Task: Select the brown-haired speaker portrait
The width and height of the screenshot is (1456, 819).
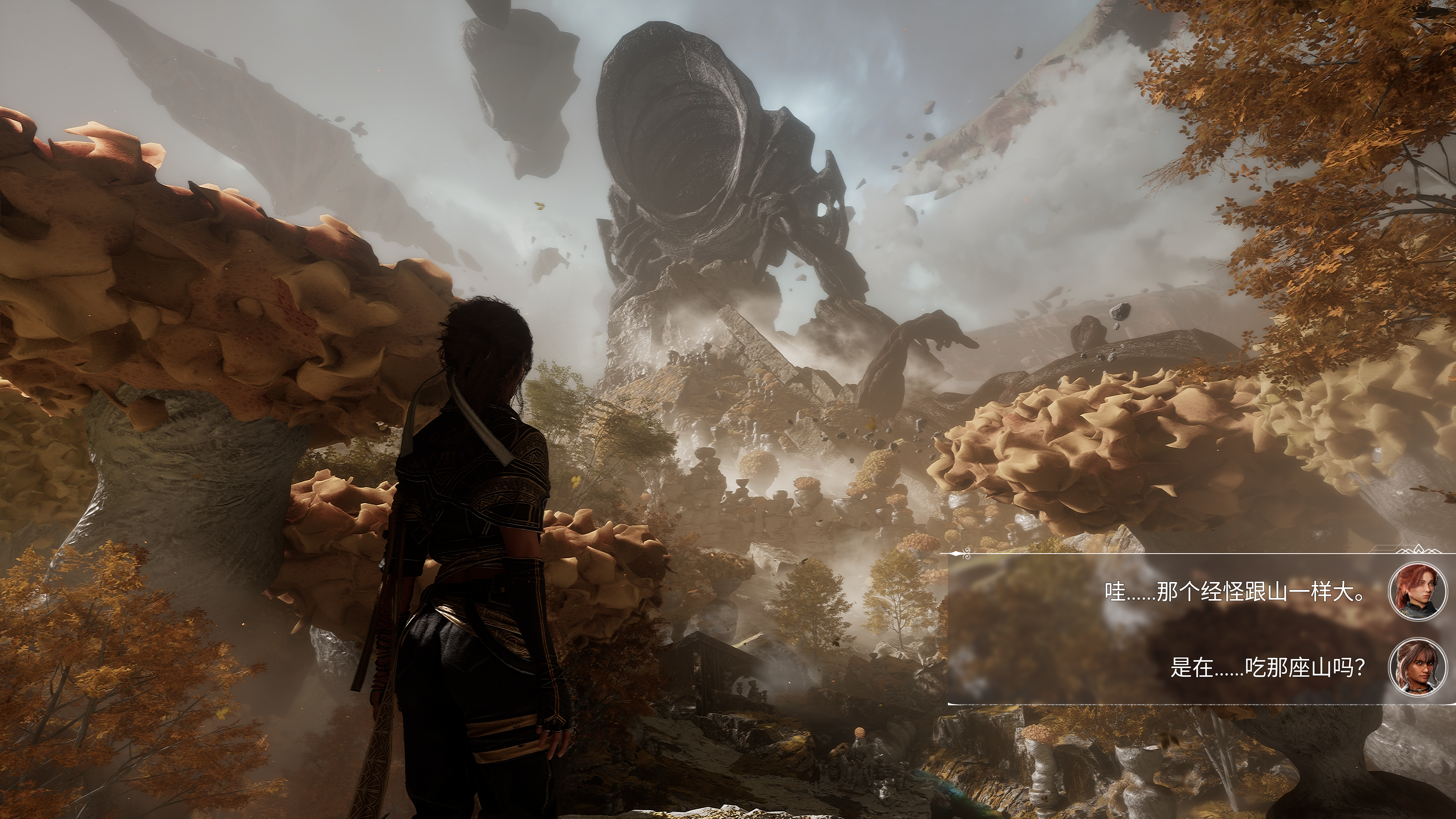Action: coord(1418,667)
